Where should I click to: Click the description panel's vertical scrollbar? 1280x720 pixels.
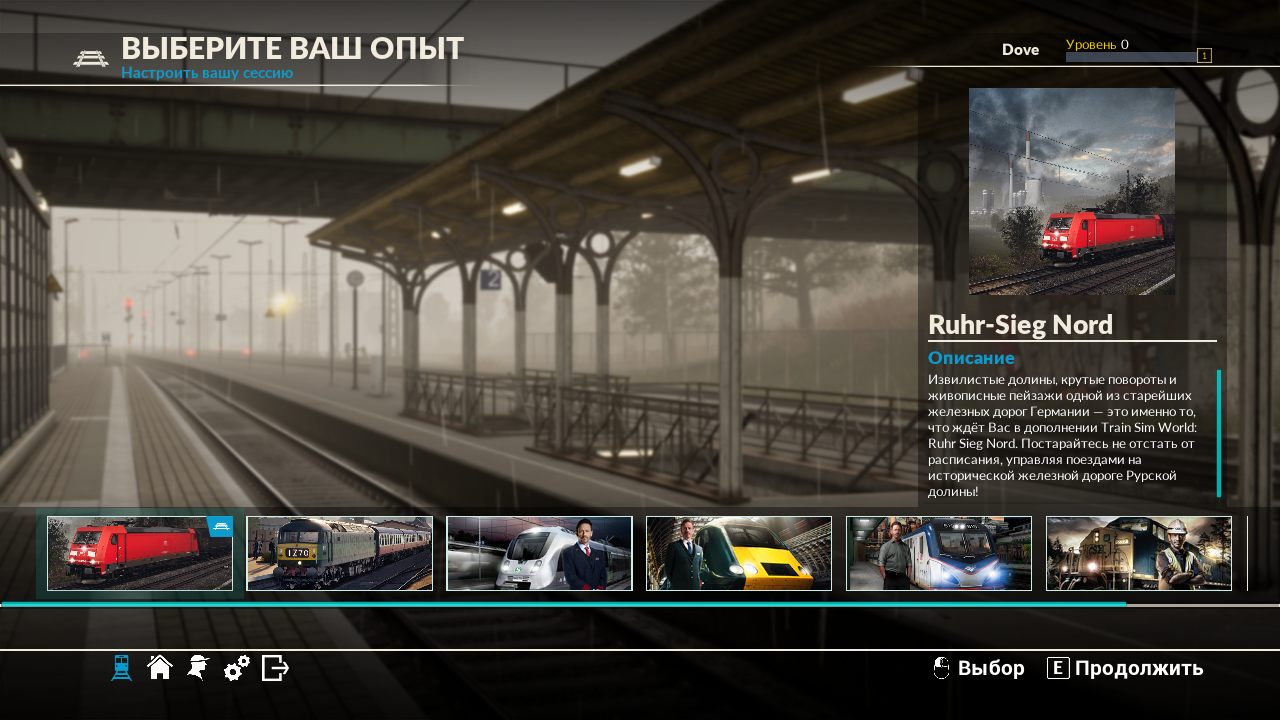1219,433
